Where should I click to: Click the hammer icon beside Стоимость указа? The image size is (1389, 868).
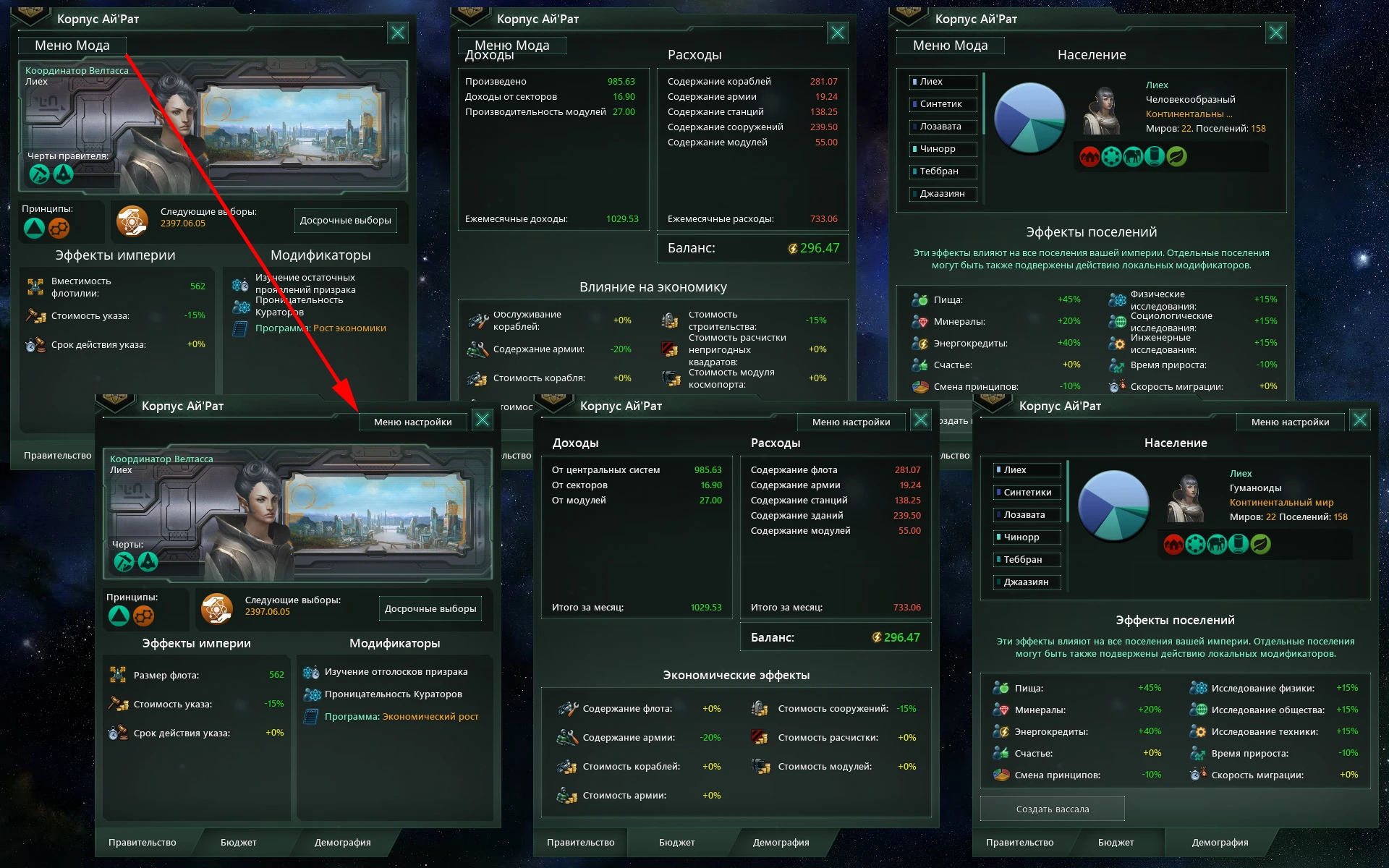(x=119, y=704)
